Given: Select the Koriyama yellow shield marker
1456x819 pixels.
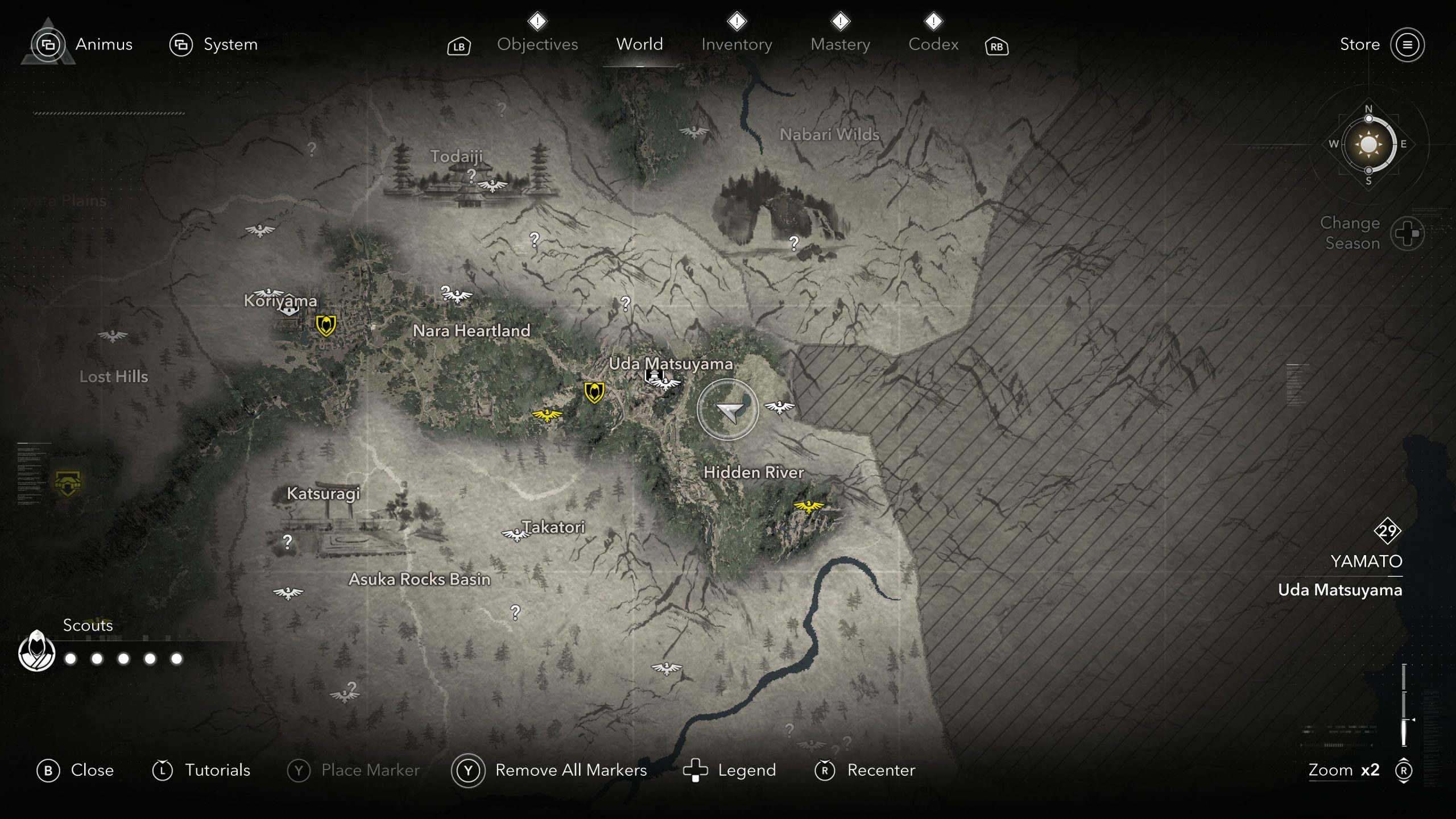Looking at the screenshot, I should (x=326, y=325).
